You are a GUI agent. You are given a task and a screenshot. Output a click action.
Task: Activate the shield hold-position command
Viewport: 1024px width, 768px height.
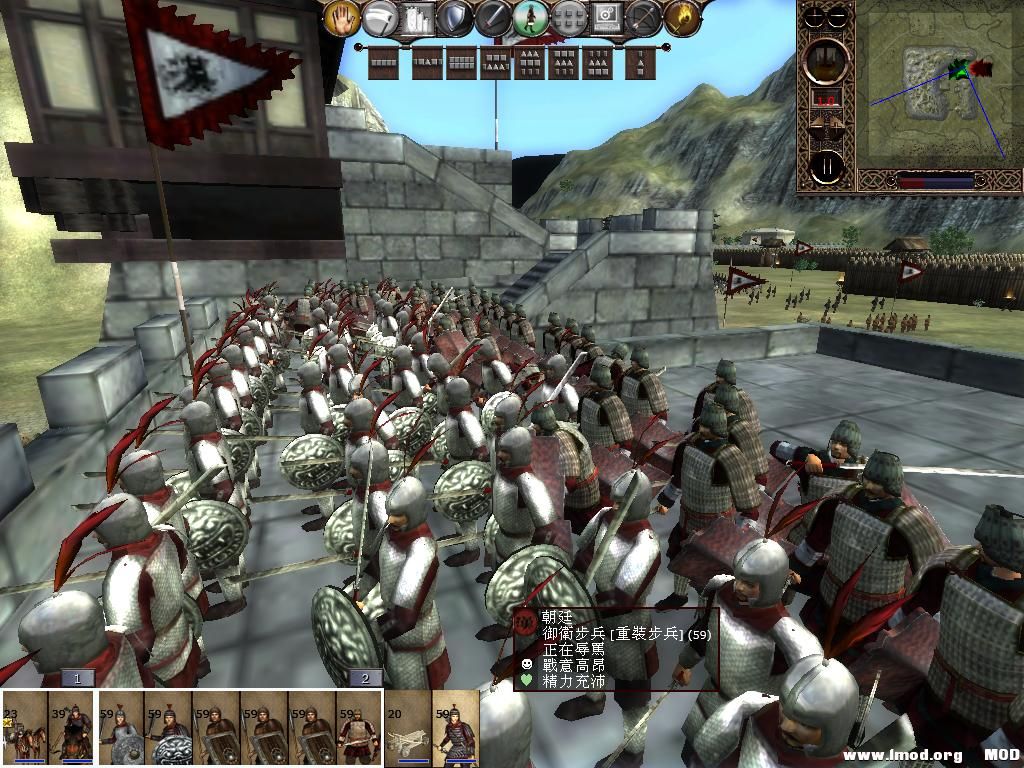(455, 17)
